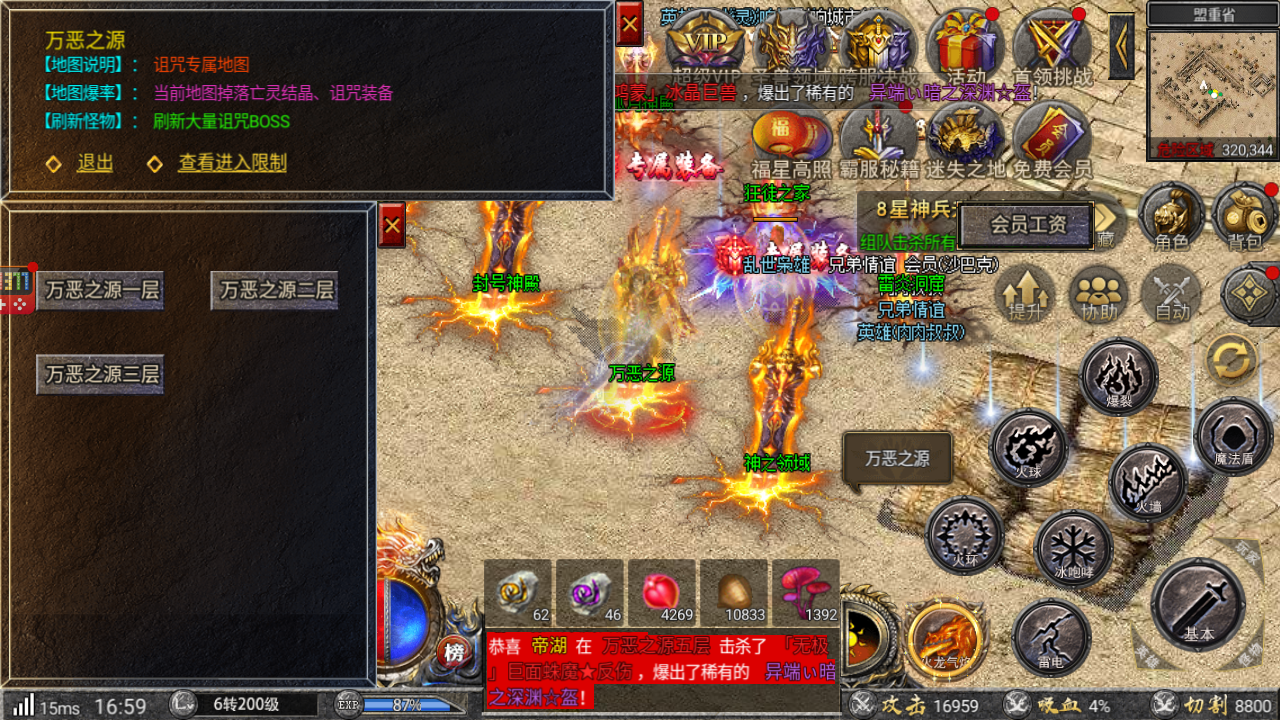This screenshot has height=720, width=1280.
Task: Open the 活动 events gift icon
Action: click(965, 45)
